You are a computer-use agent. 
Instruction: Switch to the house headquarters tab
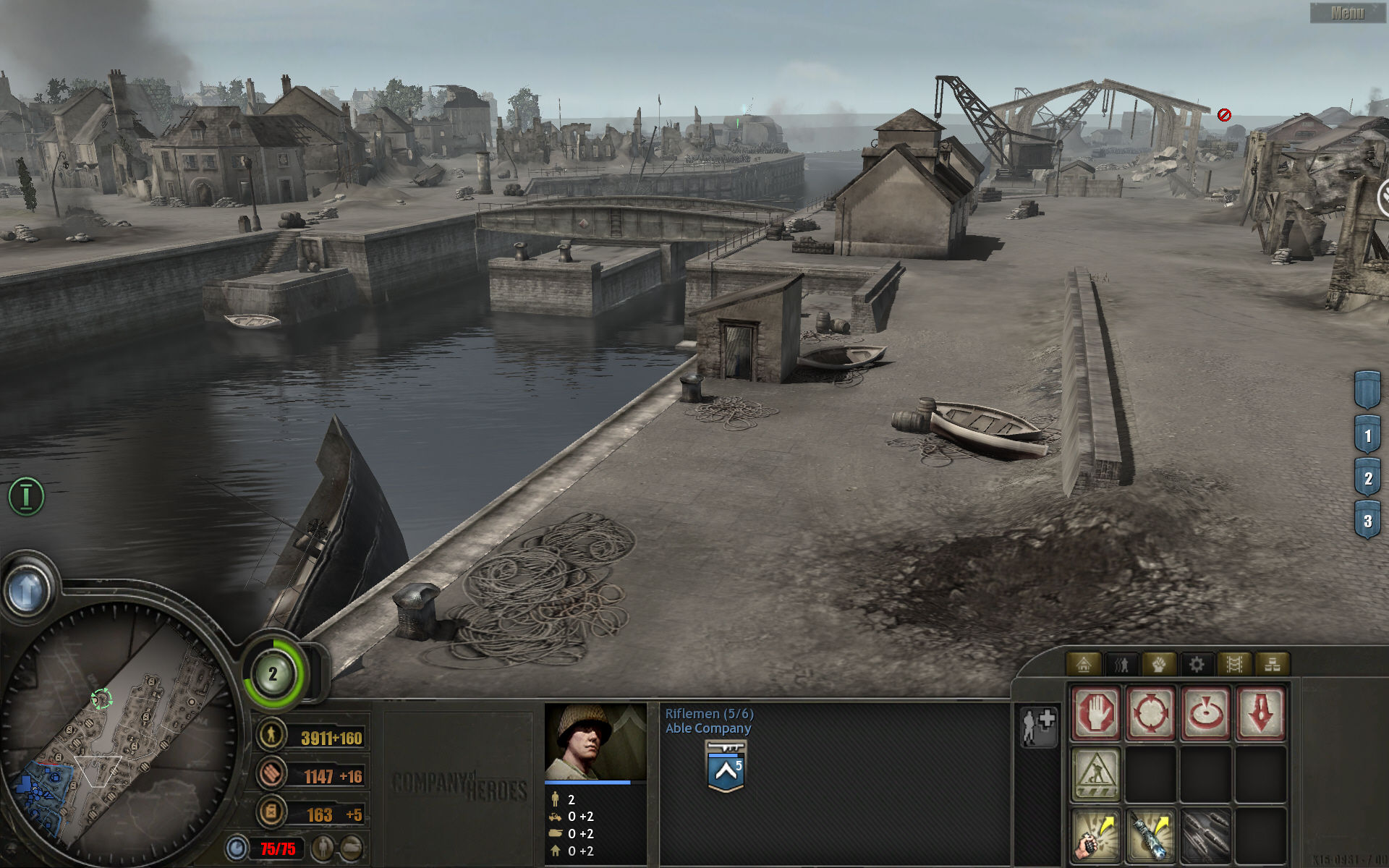tap(1083, 664)
